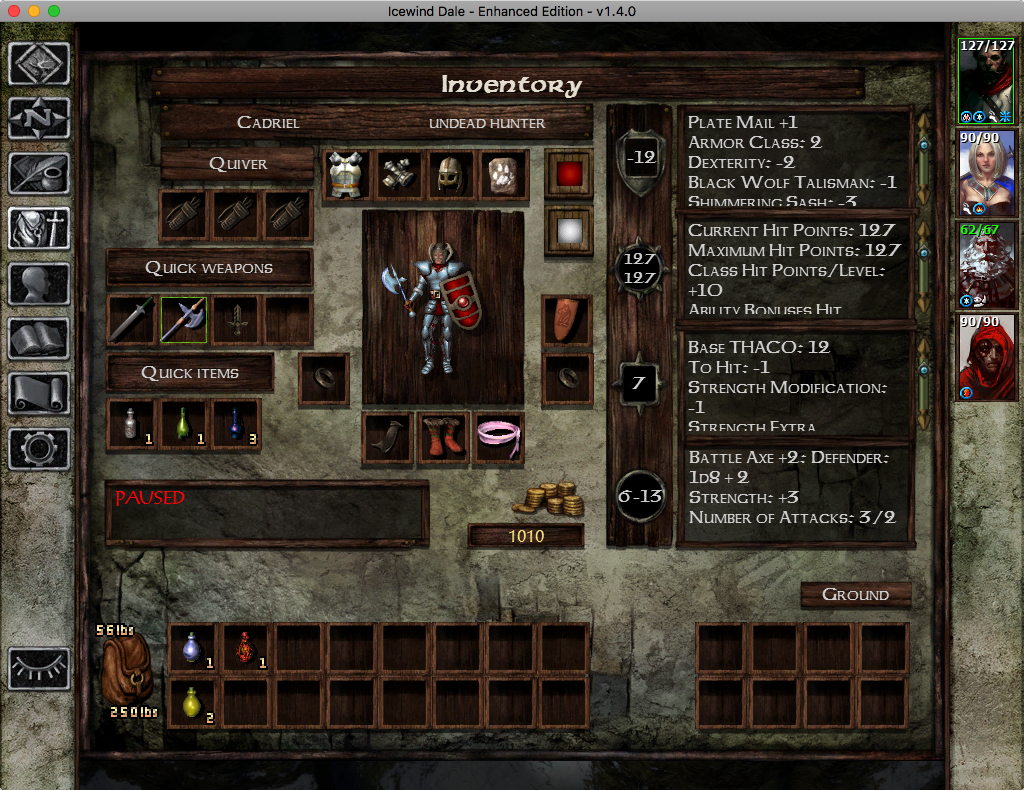Close the window with the red button
Viewport: 1024px width, 790px height.
[14, 11]
